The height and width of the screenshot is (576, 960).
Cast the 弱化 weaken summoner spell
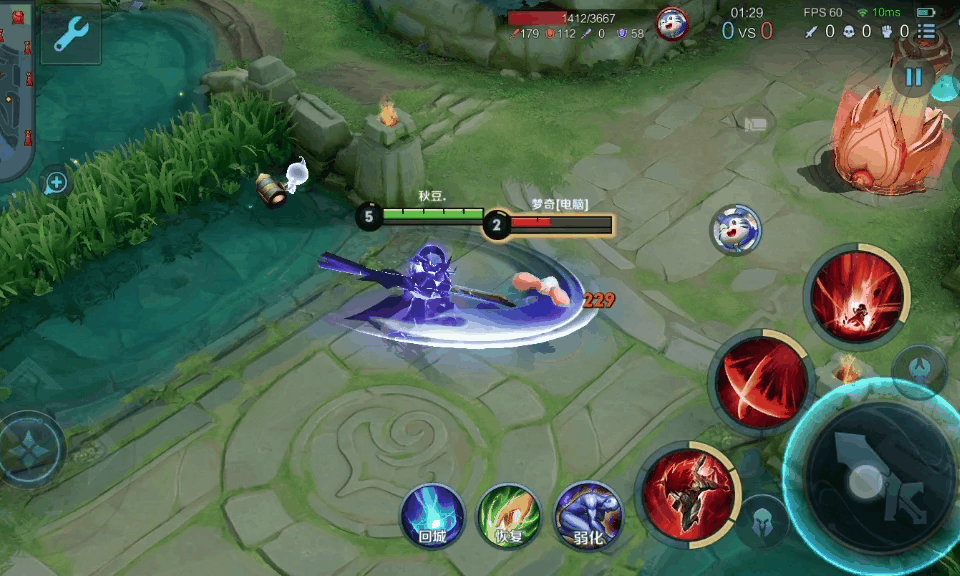tap(588, 515)
